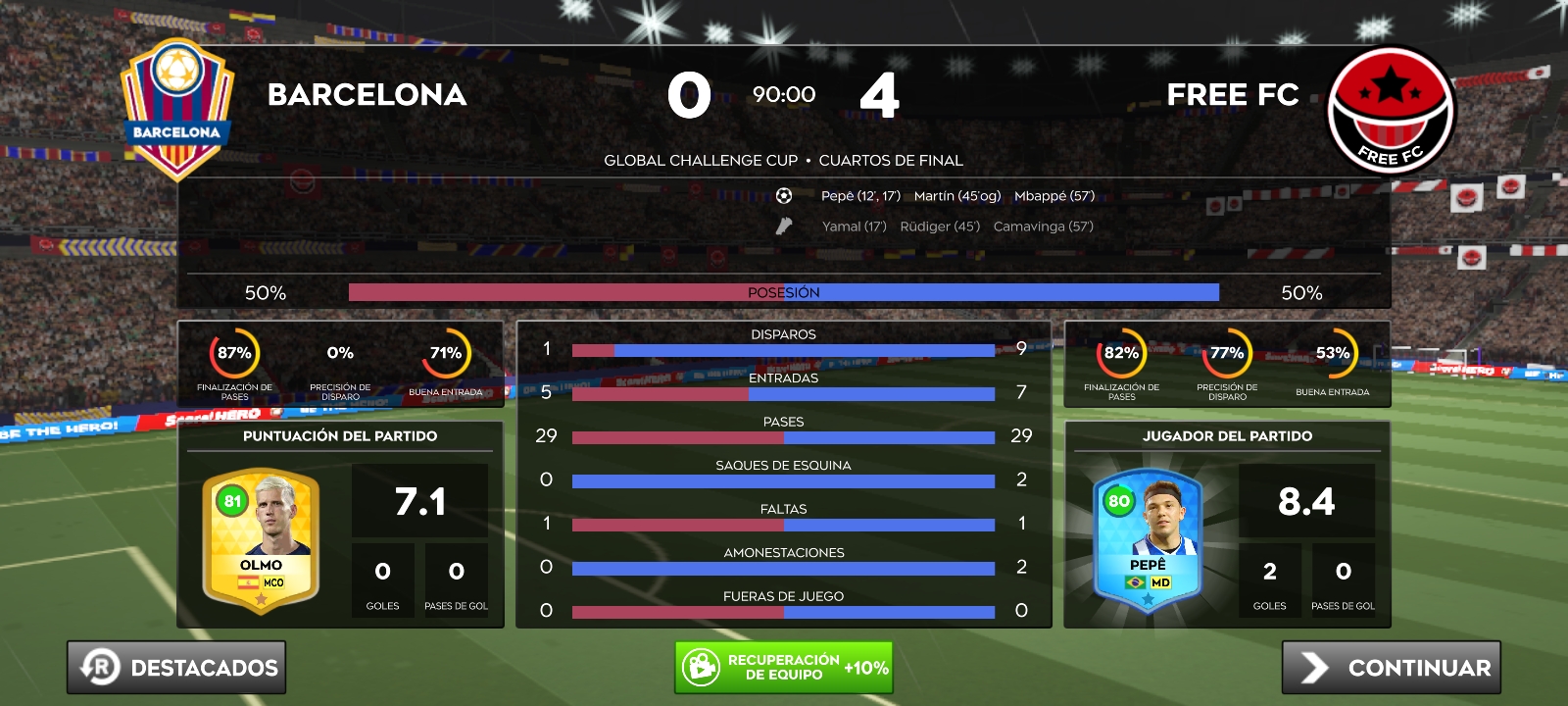Claim the Recuperación de Equipo +10% bonus

pyautogui.click(x=784, y=668)
